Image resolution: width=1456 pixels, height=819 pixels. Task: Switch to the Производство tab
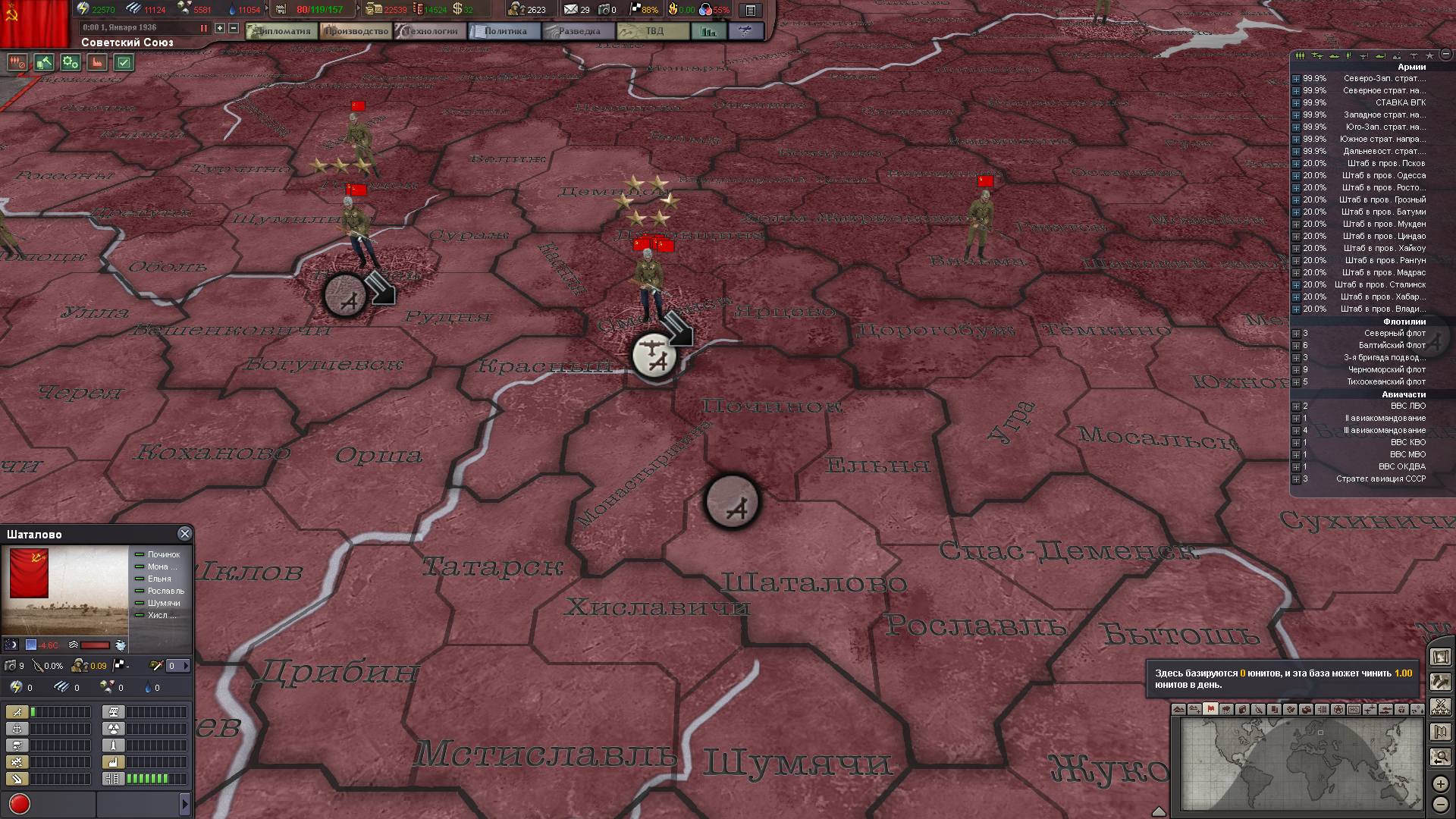pos(356,31)
